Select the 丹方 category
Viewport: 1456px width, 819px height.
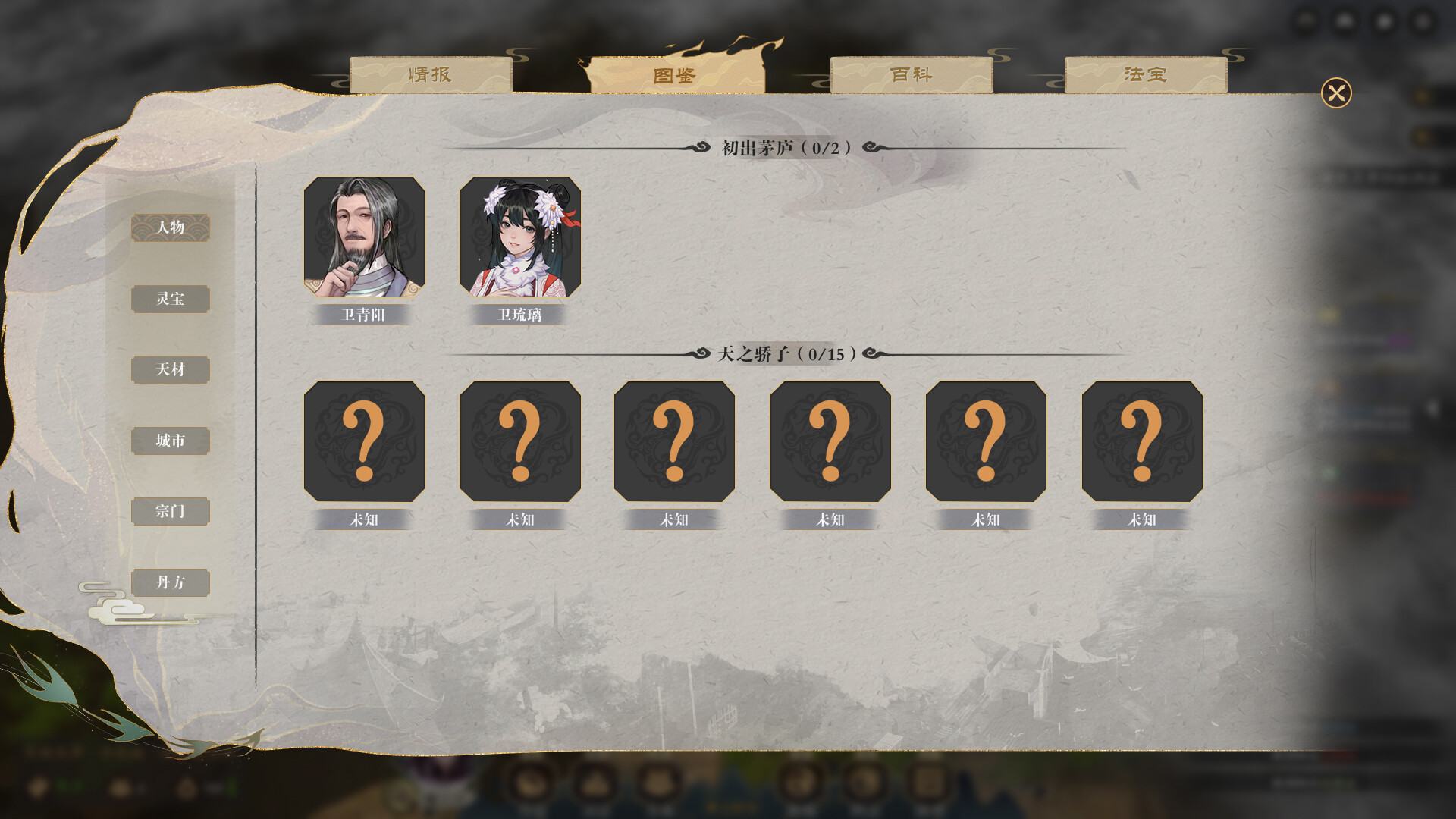pyautogui.click(x=171, y=582)
